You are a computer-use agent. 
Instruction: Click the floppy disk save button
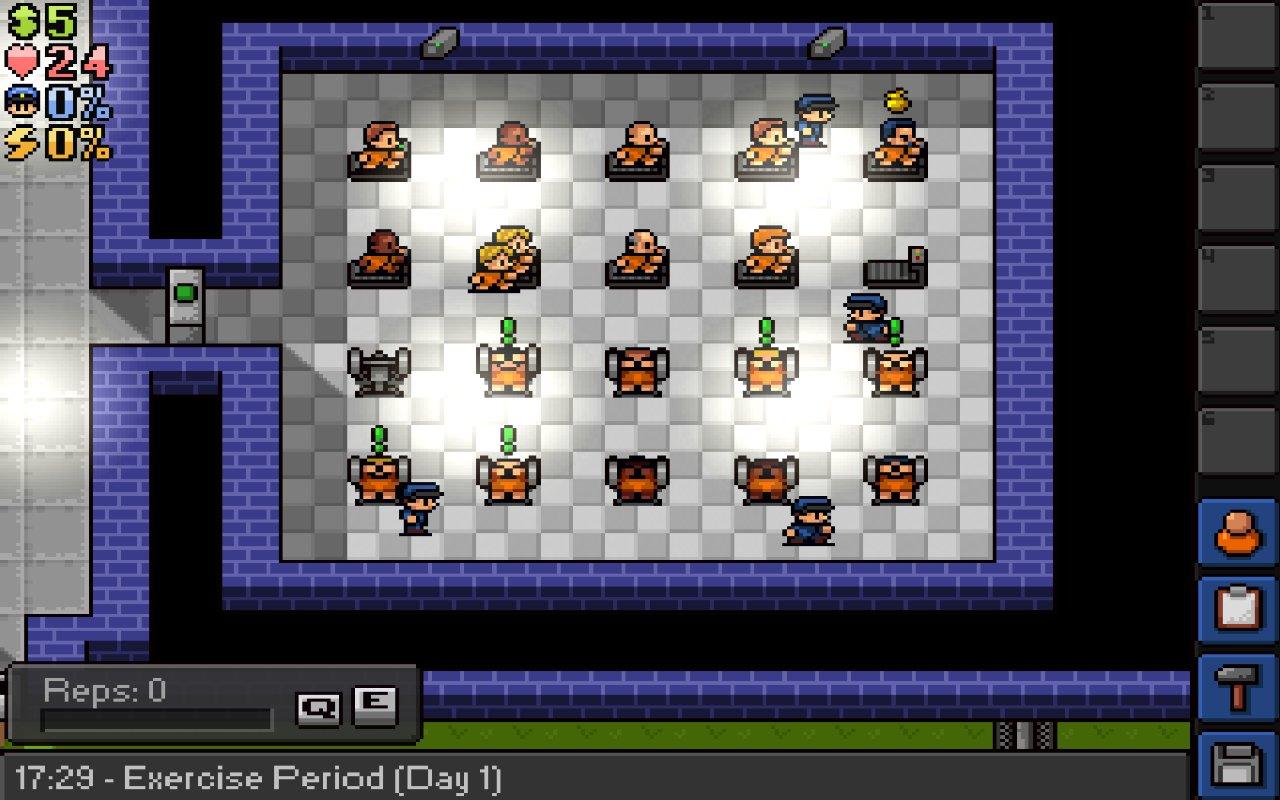tap(1237, 765)
